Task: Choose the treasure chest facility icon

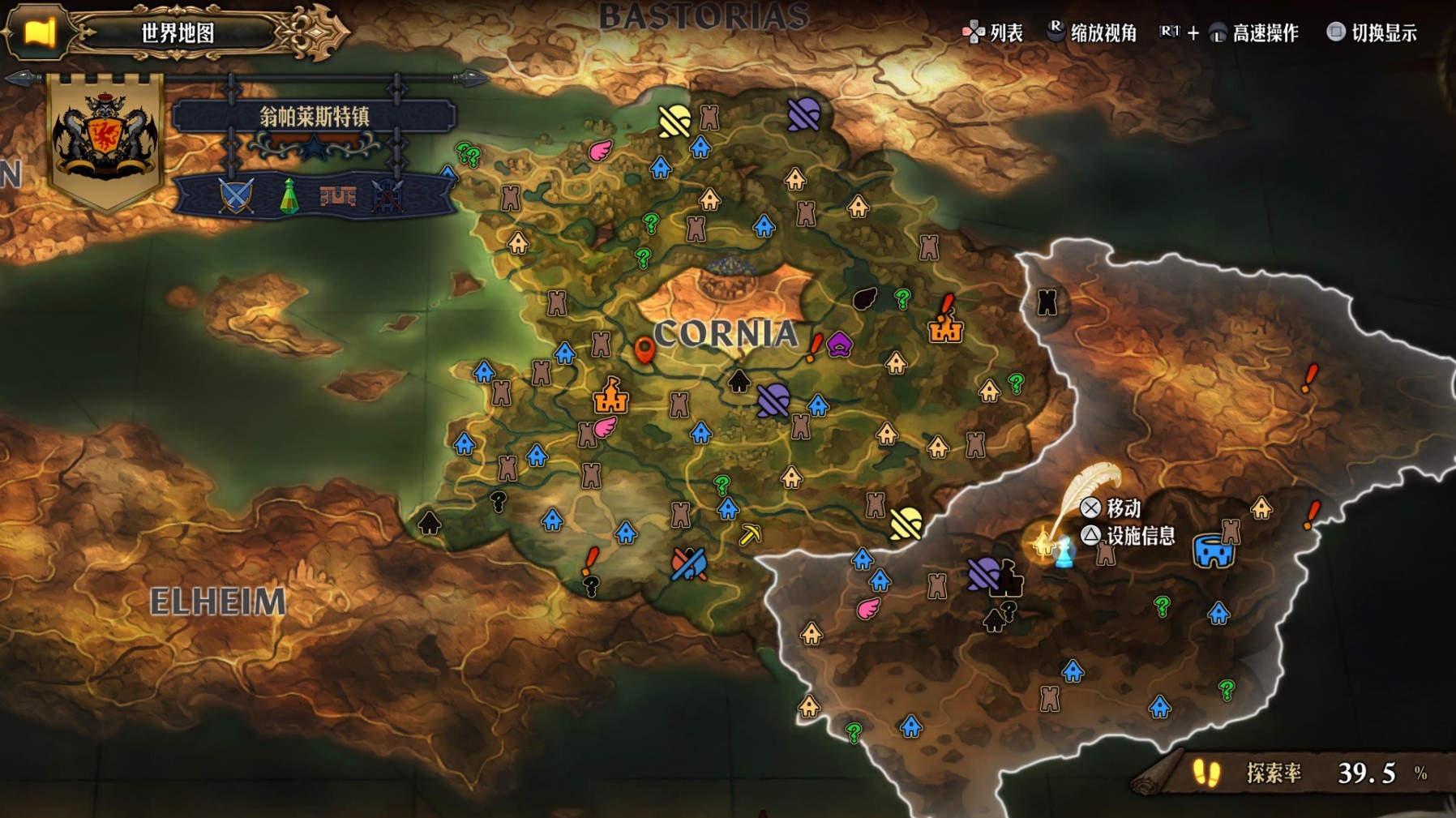Action: pyautogui.click(x=337, y=196)
